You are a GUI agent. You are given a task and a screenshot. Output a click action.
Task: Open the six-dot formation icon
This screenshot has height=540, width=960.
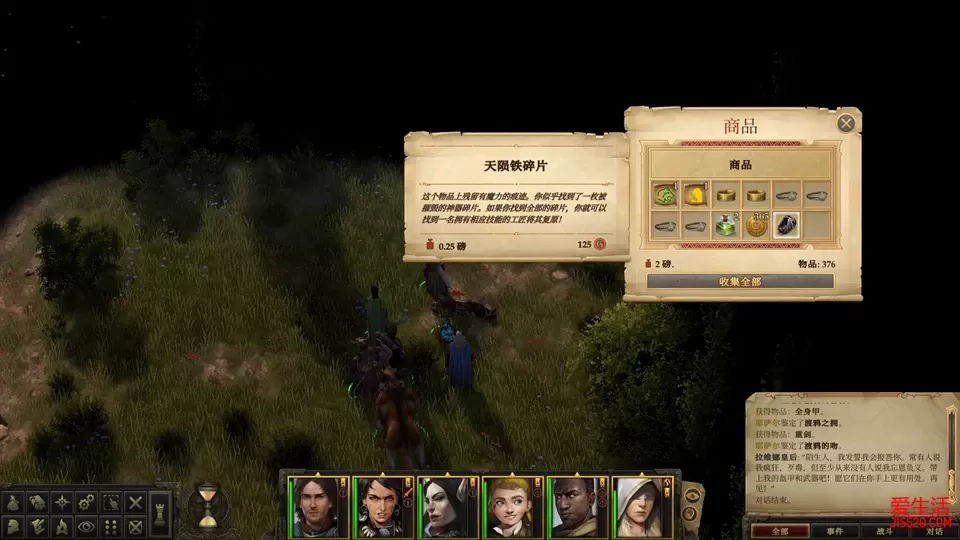(112, 525)
